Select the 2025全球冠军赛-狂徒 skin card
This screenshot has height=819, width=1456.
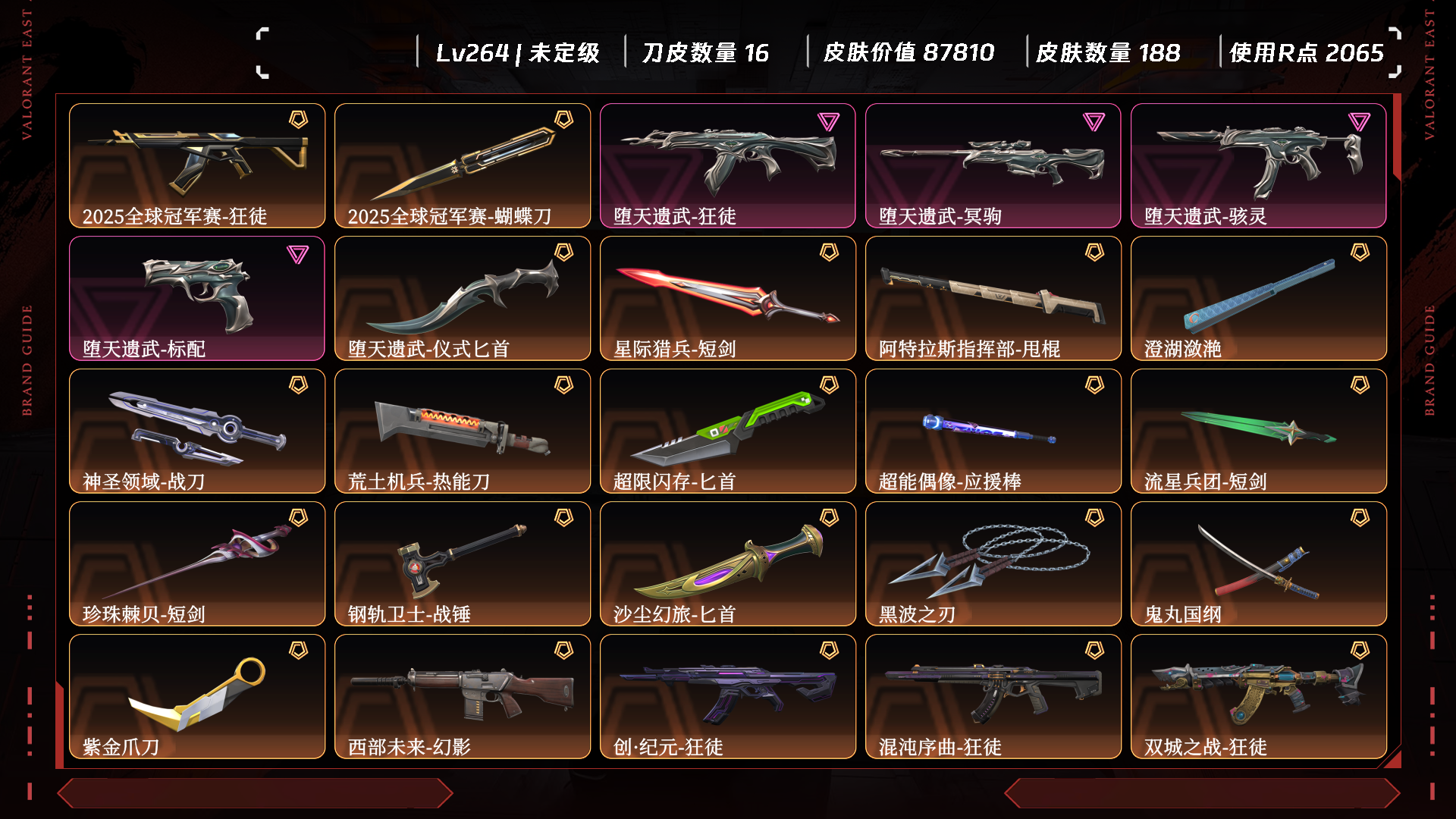click(197, 165)
